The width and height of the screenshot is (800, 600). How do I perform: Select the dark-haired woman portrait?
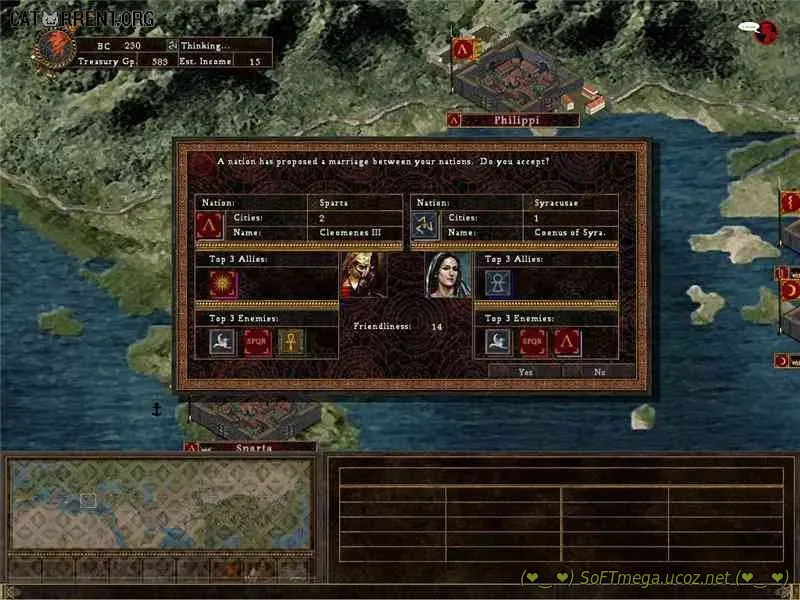pos(447,275)
